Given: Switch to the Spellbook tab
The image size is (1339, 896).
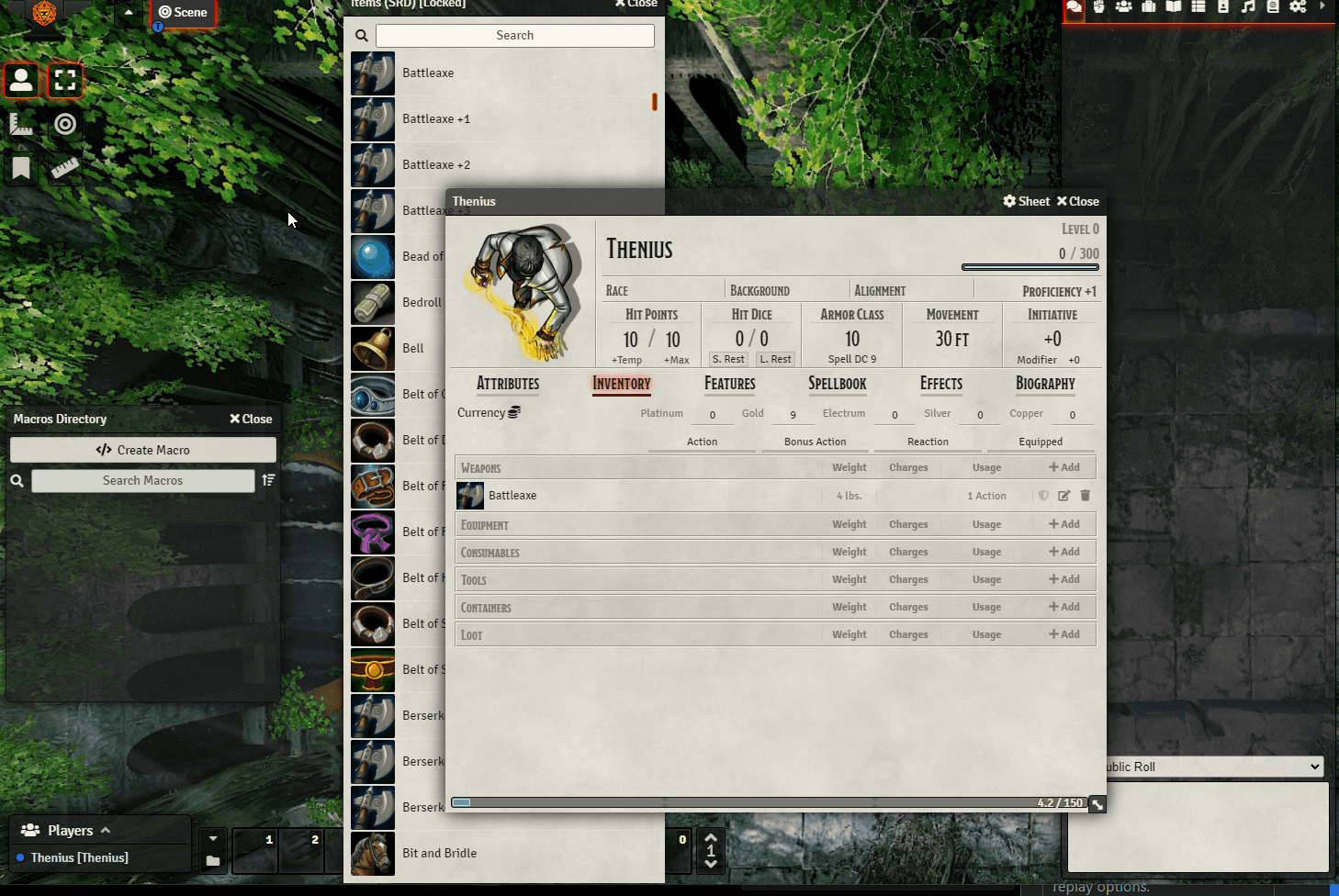Looking at the screenshot, I should click(x=837, y=384).
